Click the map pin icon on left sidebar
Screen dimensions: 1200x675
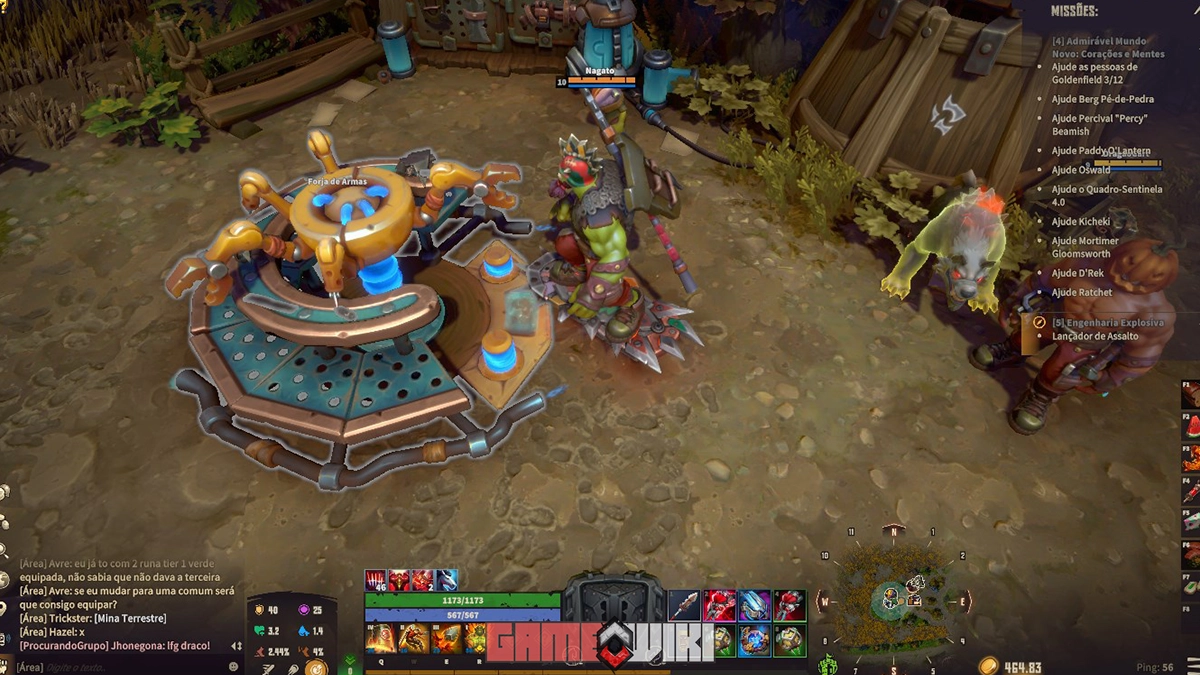(4, 607)
